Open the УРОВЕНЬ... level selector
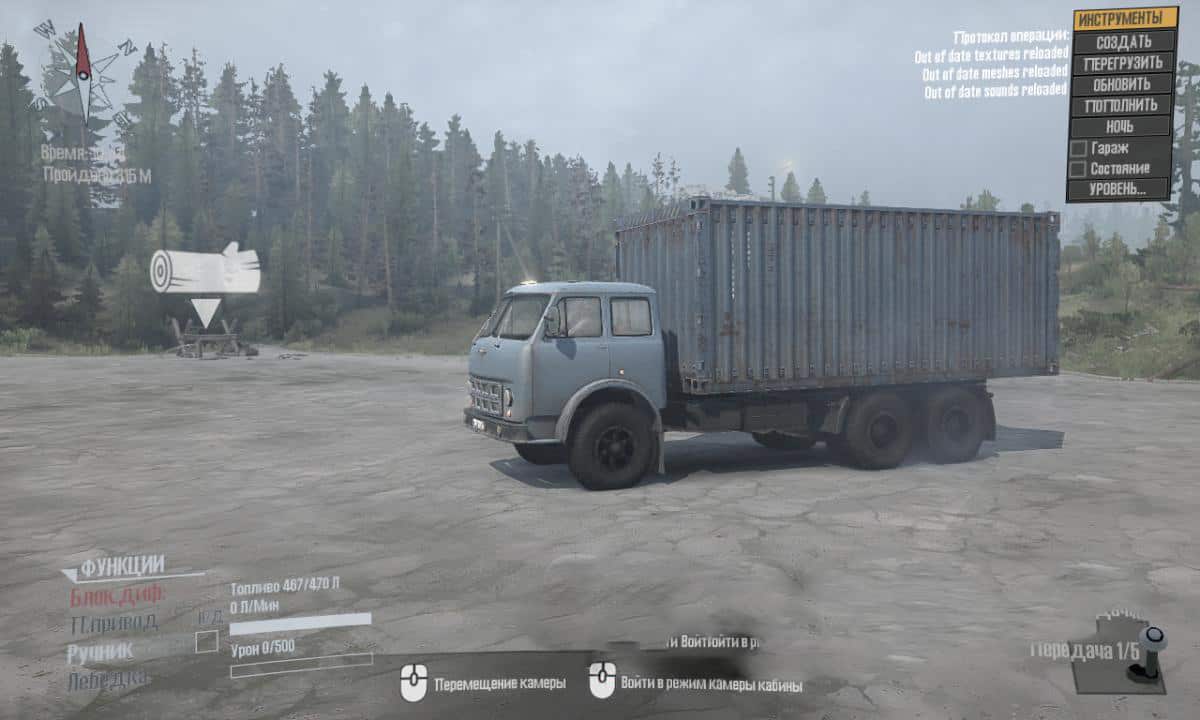 point(1120,189)
